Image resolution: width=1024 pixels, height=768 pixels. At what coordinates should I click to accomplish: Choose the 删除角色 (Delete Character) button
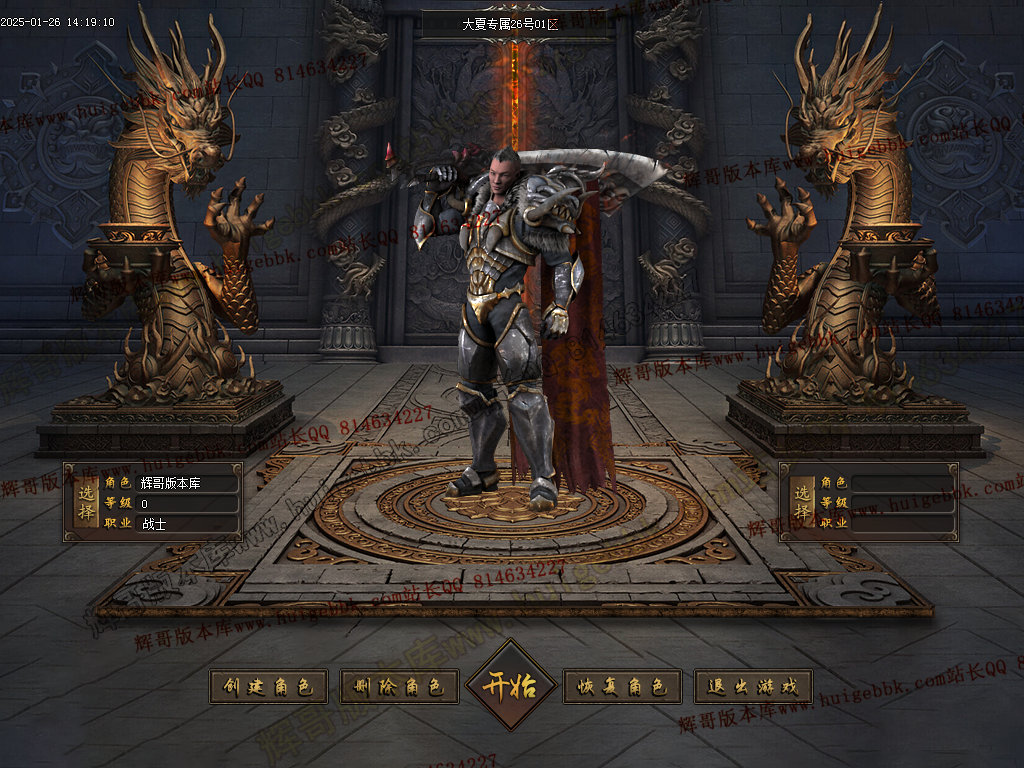[x=399, y=687]
